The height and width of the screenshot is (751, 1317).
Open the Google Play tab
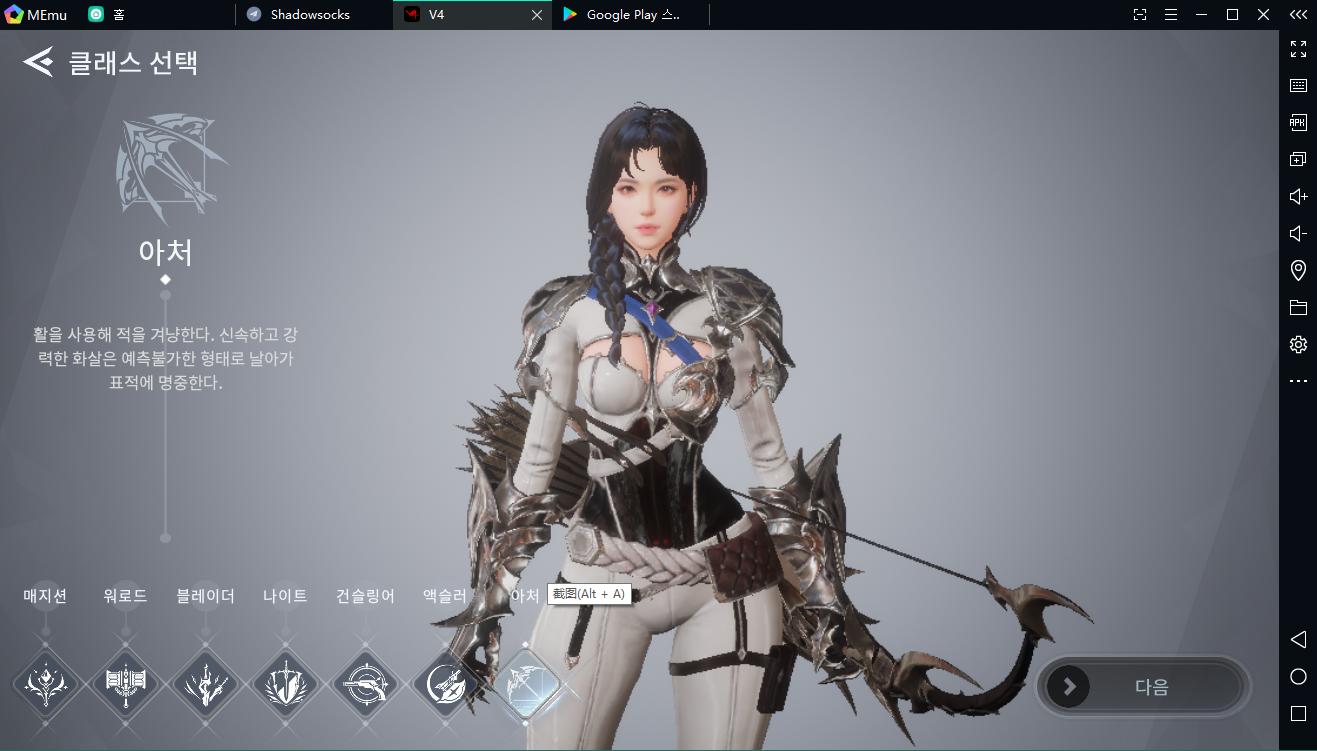tap(632, 15)
